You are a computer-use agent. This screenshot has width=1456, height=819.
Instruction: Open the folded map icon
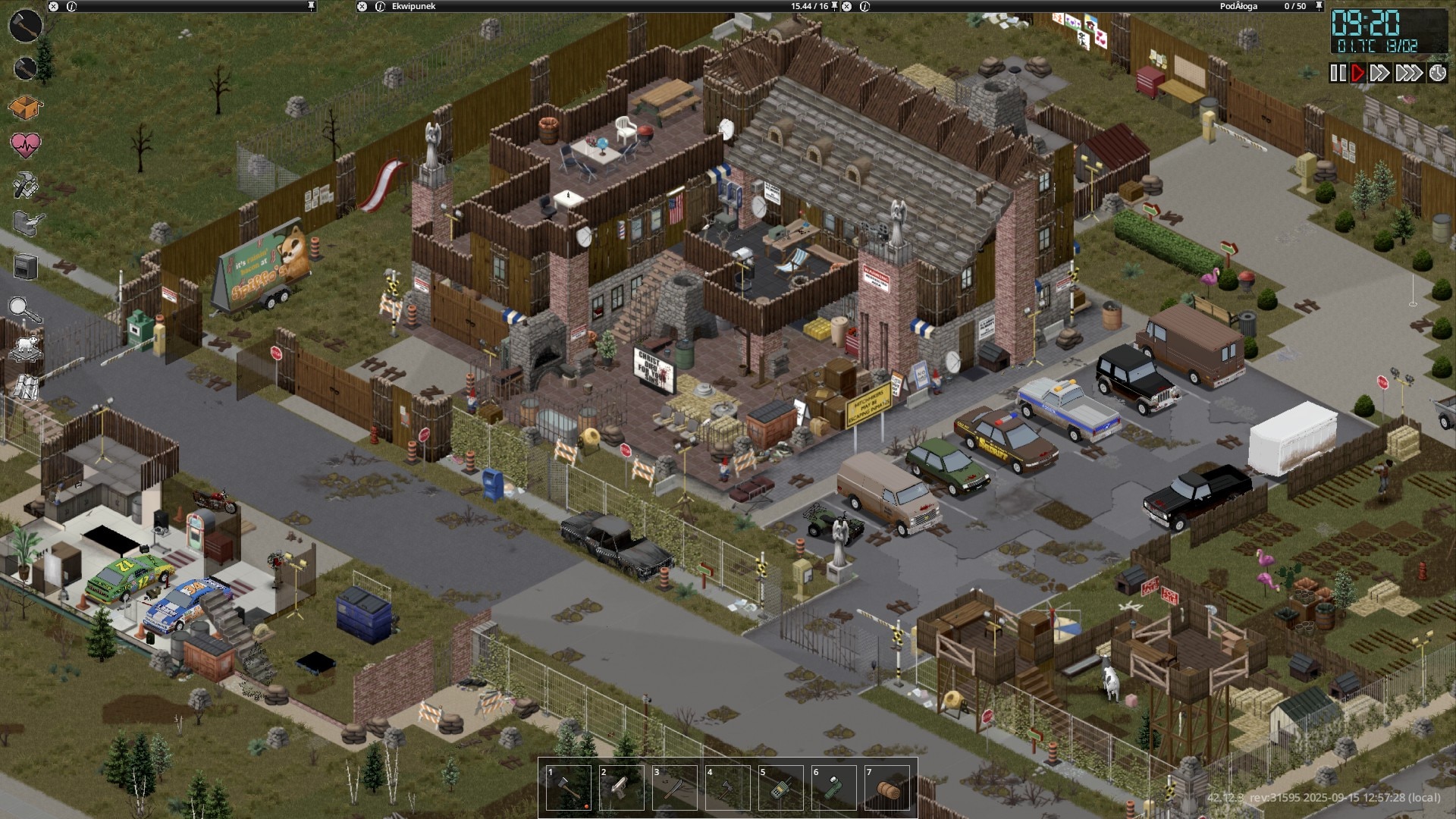pyautogui.click(x=25, y=387)
